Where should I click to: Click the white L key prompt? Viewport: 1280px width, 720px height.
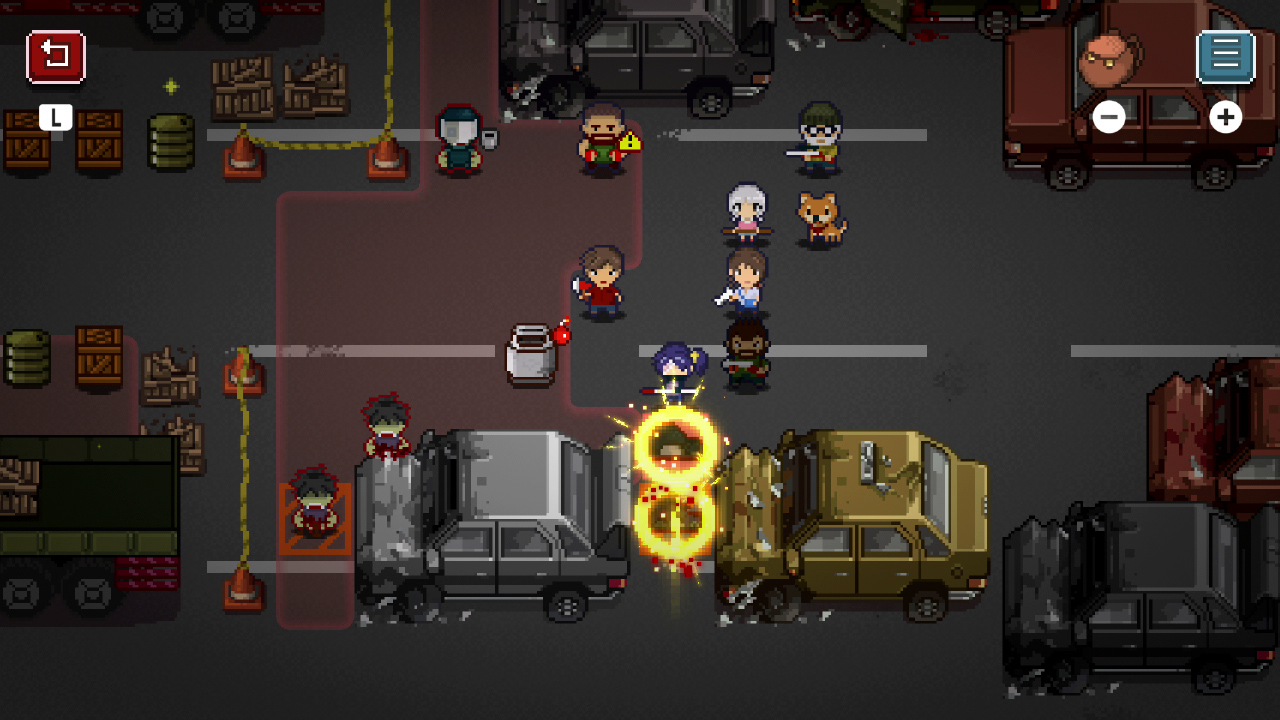(55, 117)
